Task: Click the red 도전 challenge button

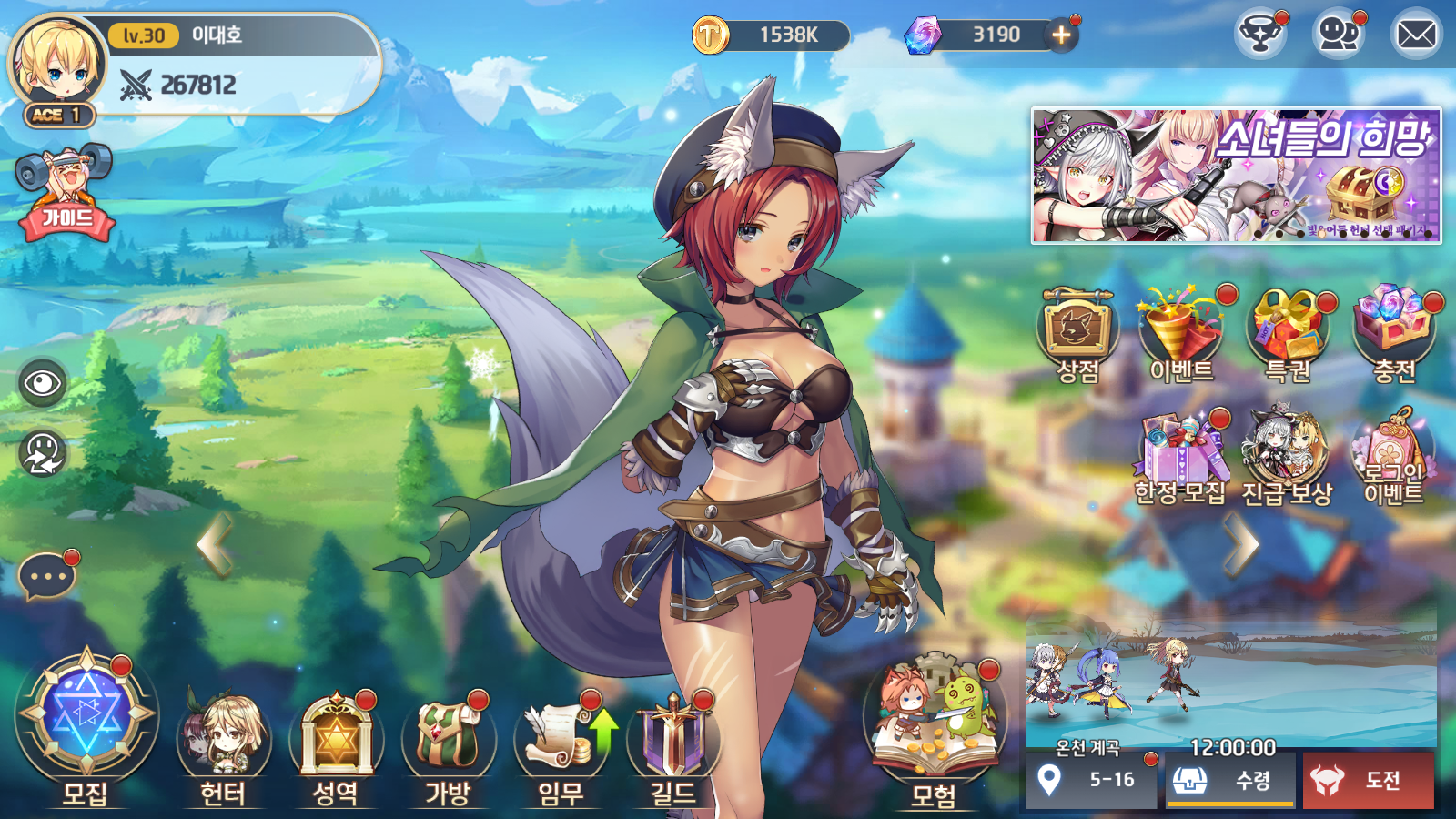Action: [1368, 780]
